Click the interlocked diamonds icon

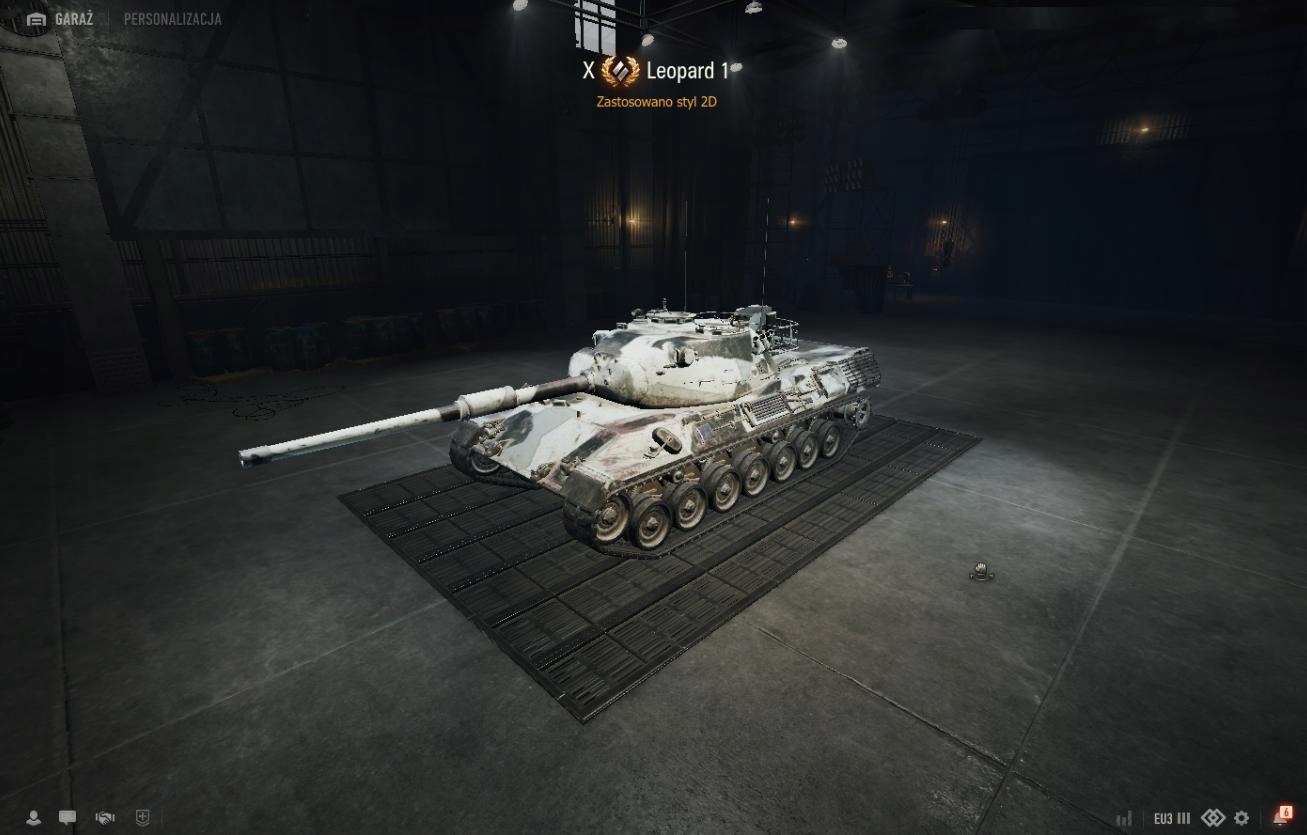click(x=1212, y=818)
